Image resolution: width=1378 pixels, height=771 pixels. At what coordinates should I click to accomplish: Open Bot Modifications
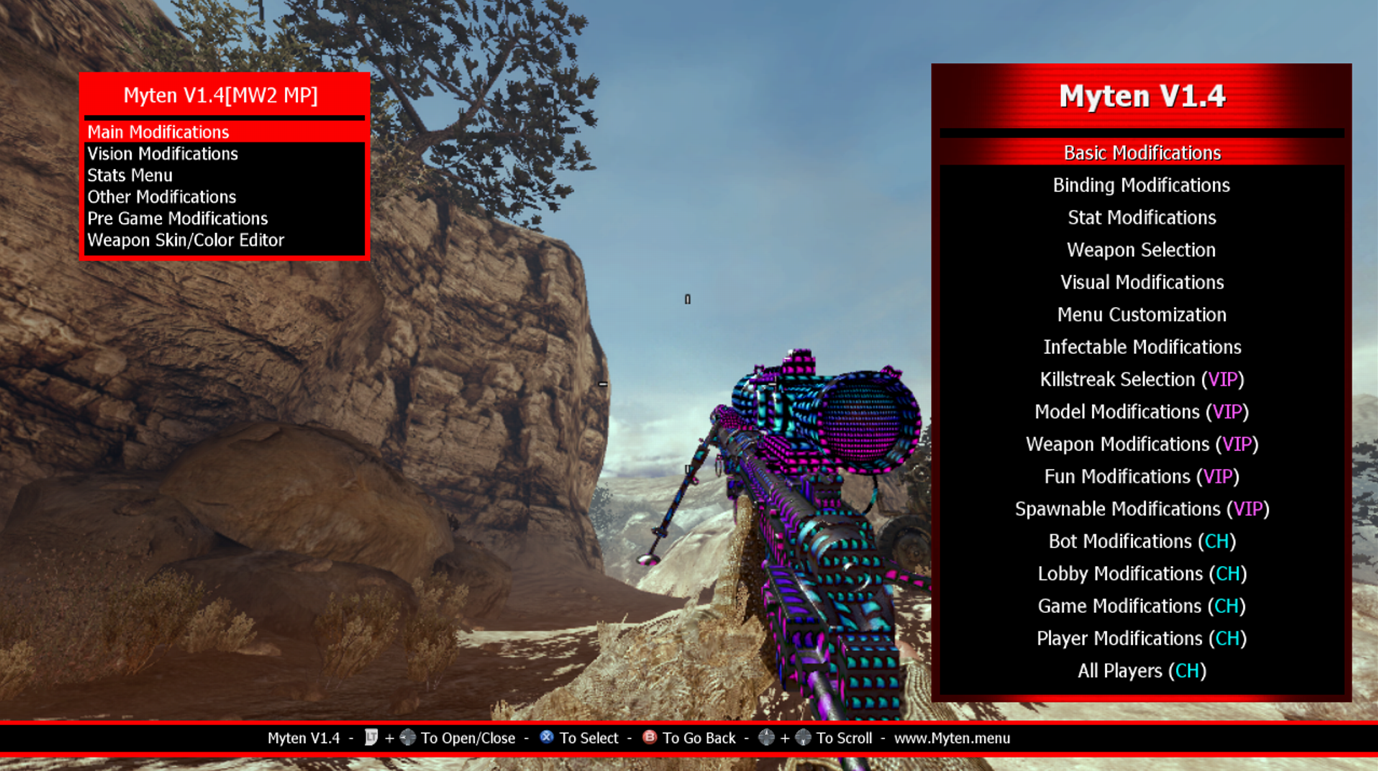pos(1141,541)
